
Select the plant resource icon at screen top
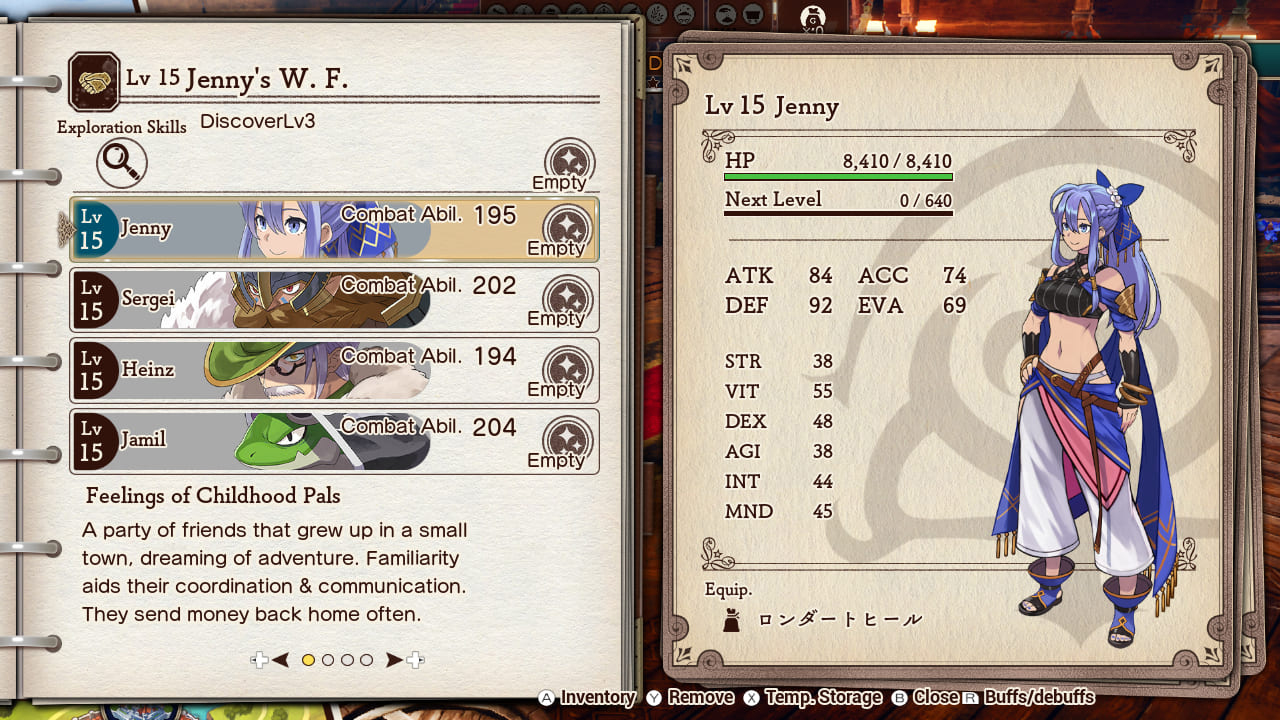point(658,14)
